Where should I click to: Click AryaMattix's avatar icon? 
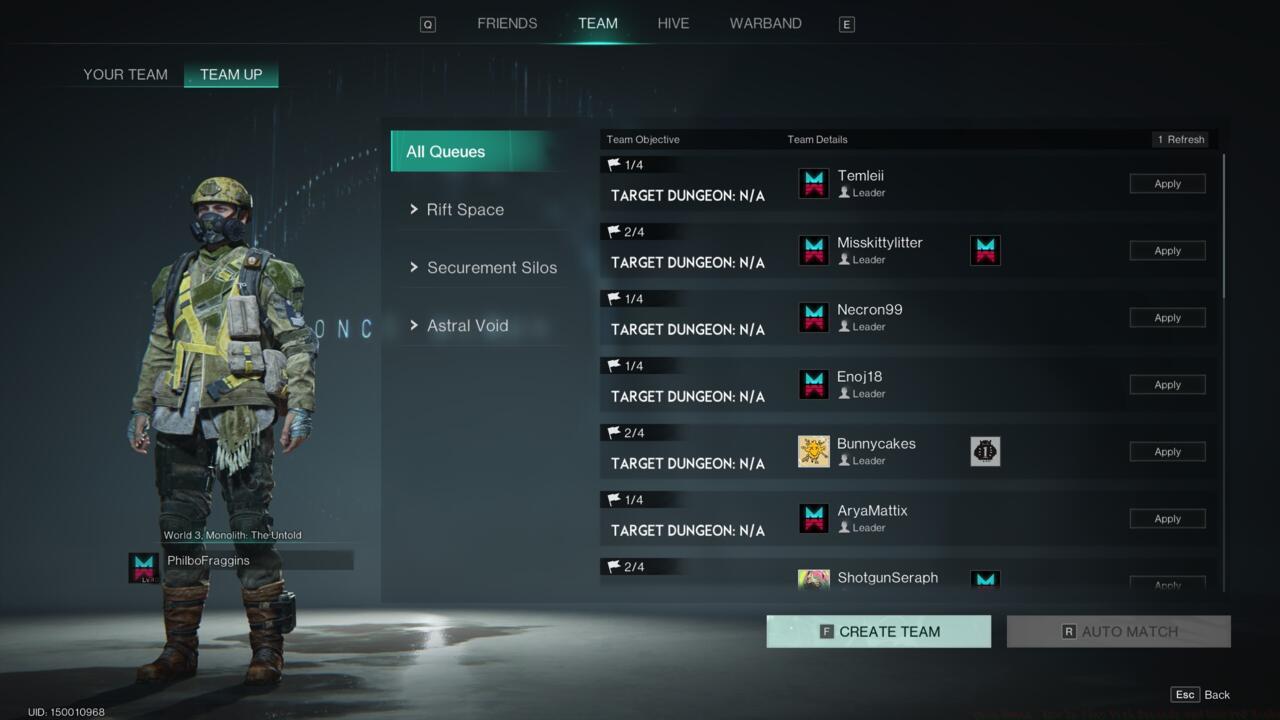813,518
